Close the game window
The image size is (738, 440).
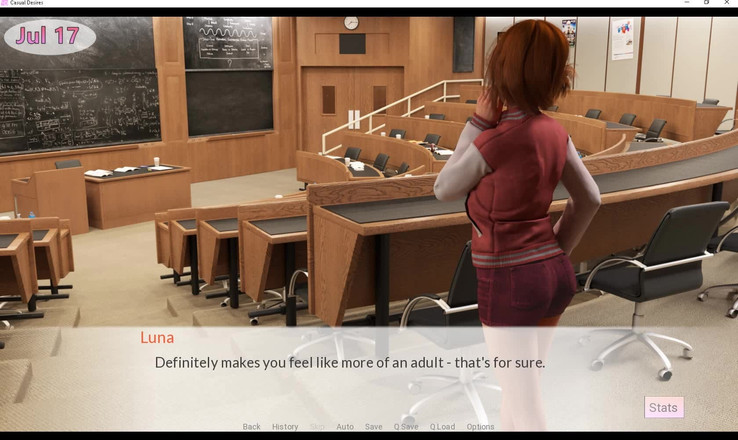[x=728, y=3]
